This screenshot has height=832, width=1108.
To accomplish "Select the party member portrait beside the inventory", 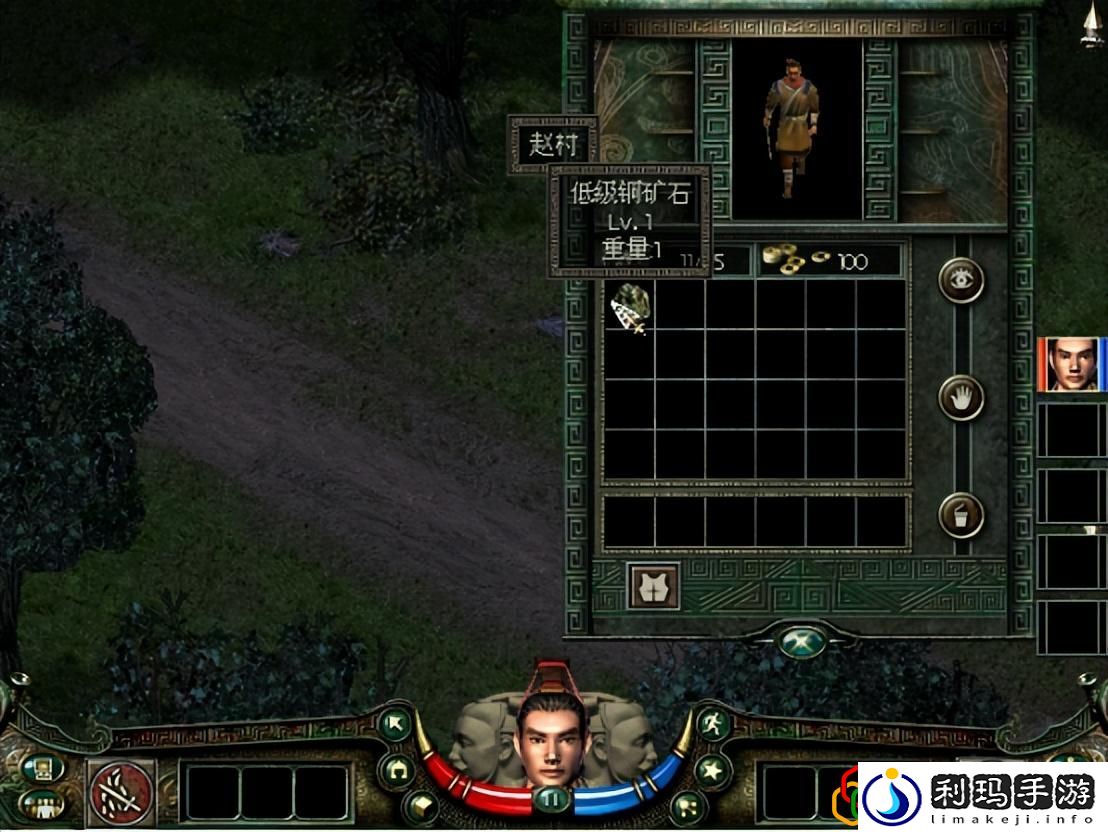I will [1068, 365].
